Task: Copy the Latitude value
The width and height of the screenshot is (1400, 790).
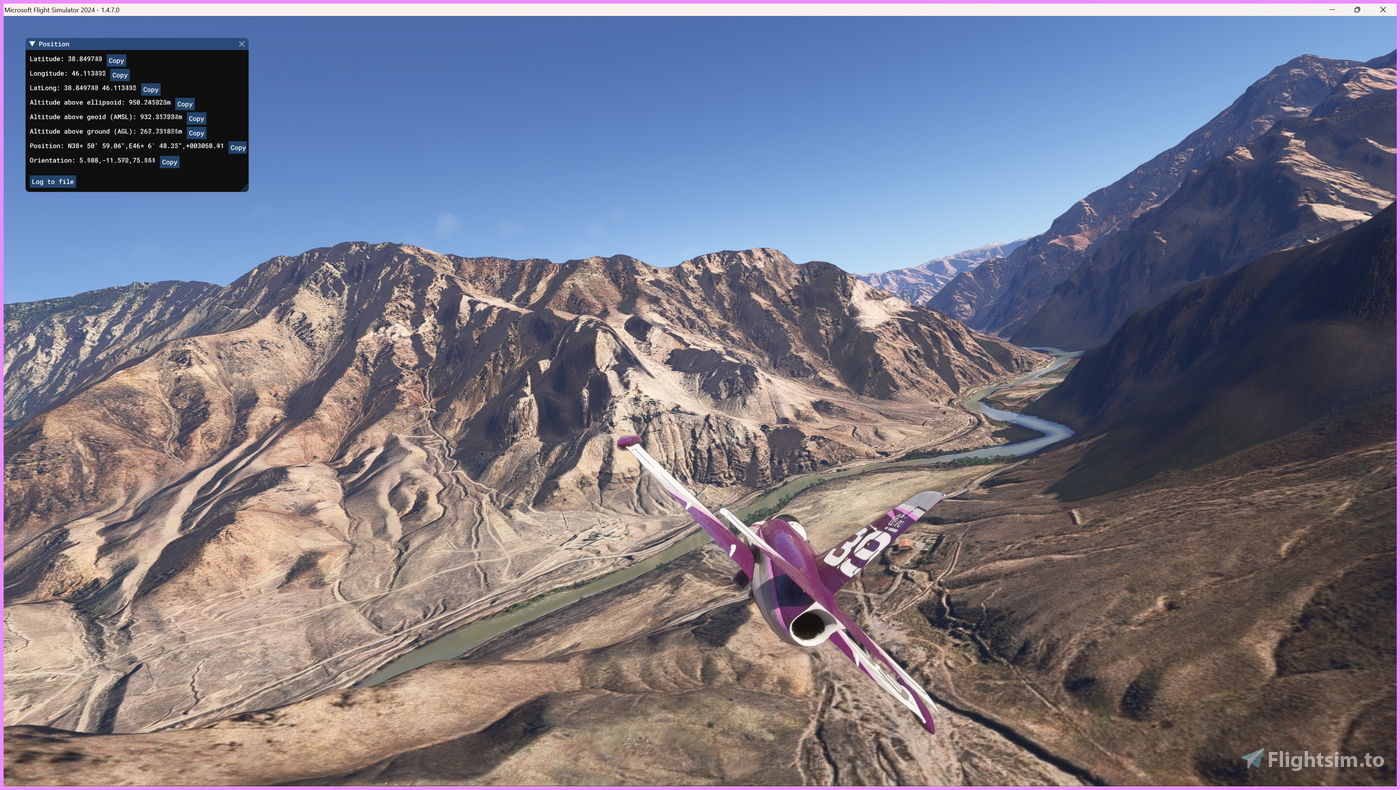Action: 114,59
